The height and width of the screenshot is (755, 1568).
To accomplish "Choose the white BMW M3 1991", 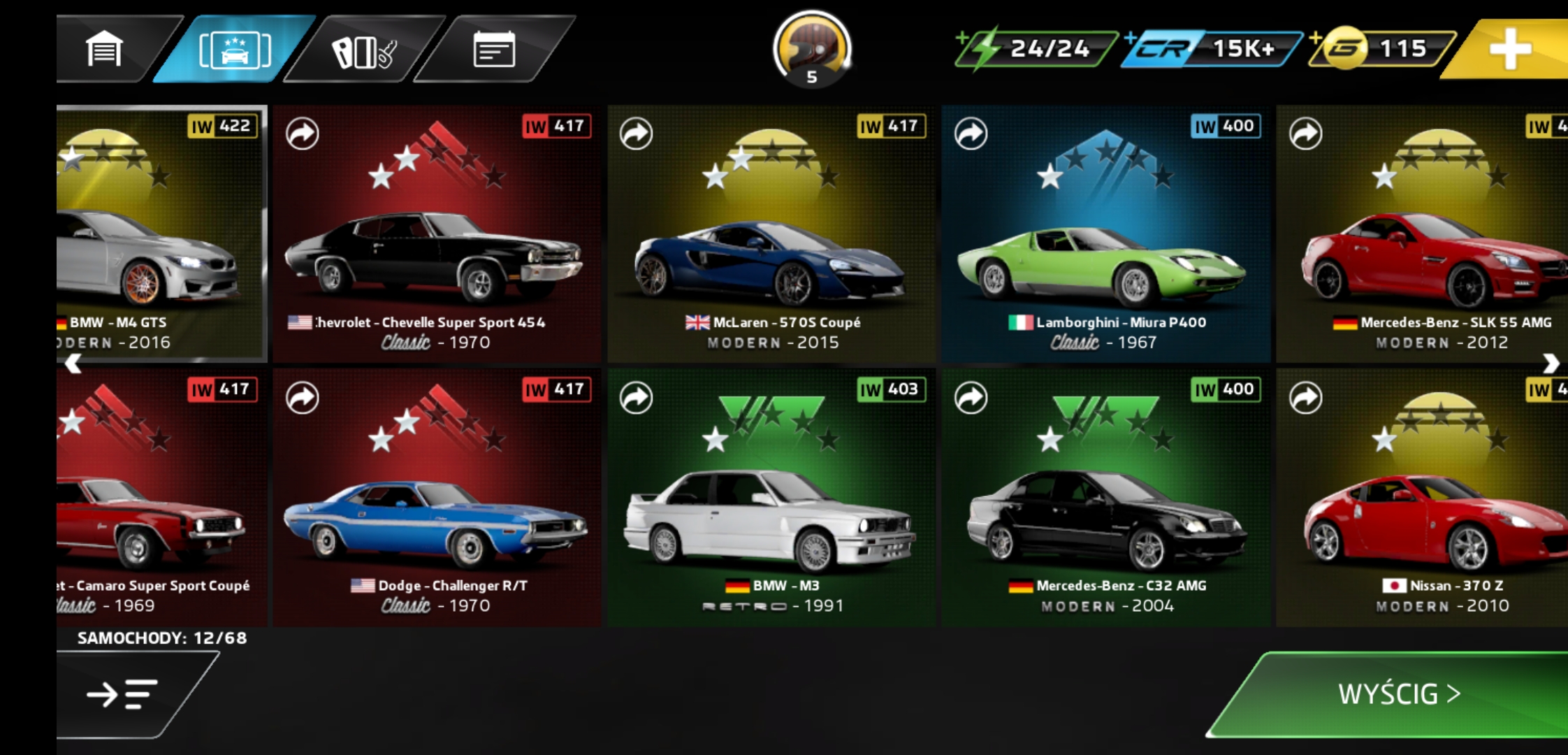I will point(771,498).
